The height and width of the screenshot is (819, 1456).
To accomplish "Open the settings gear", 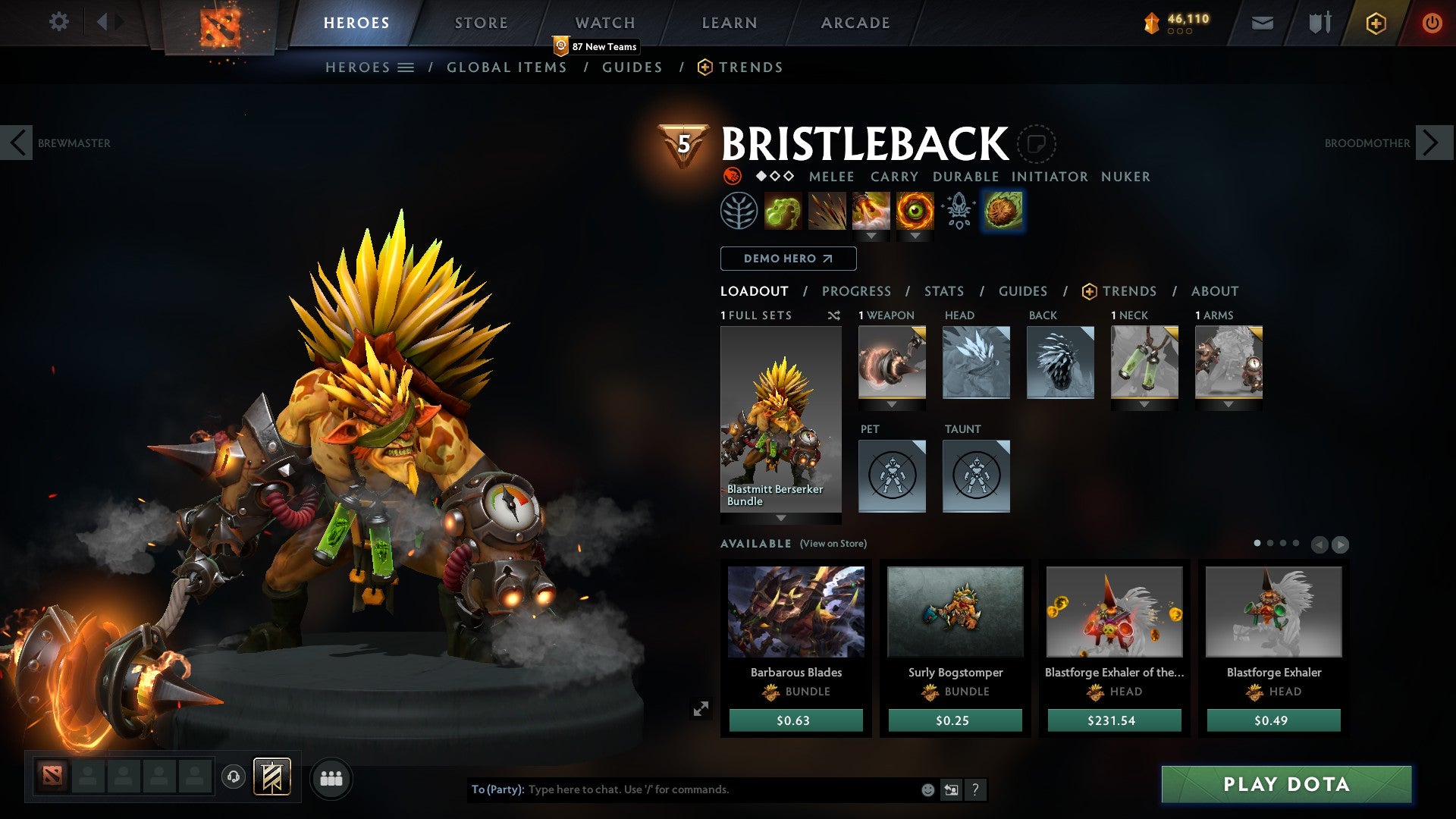I will 59,22.
